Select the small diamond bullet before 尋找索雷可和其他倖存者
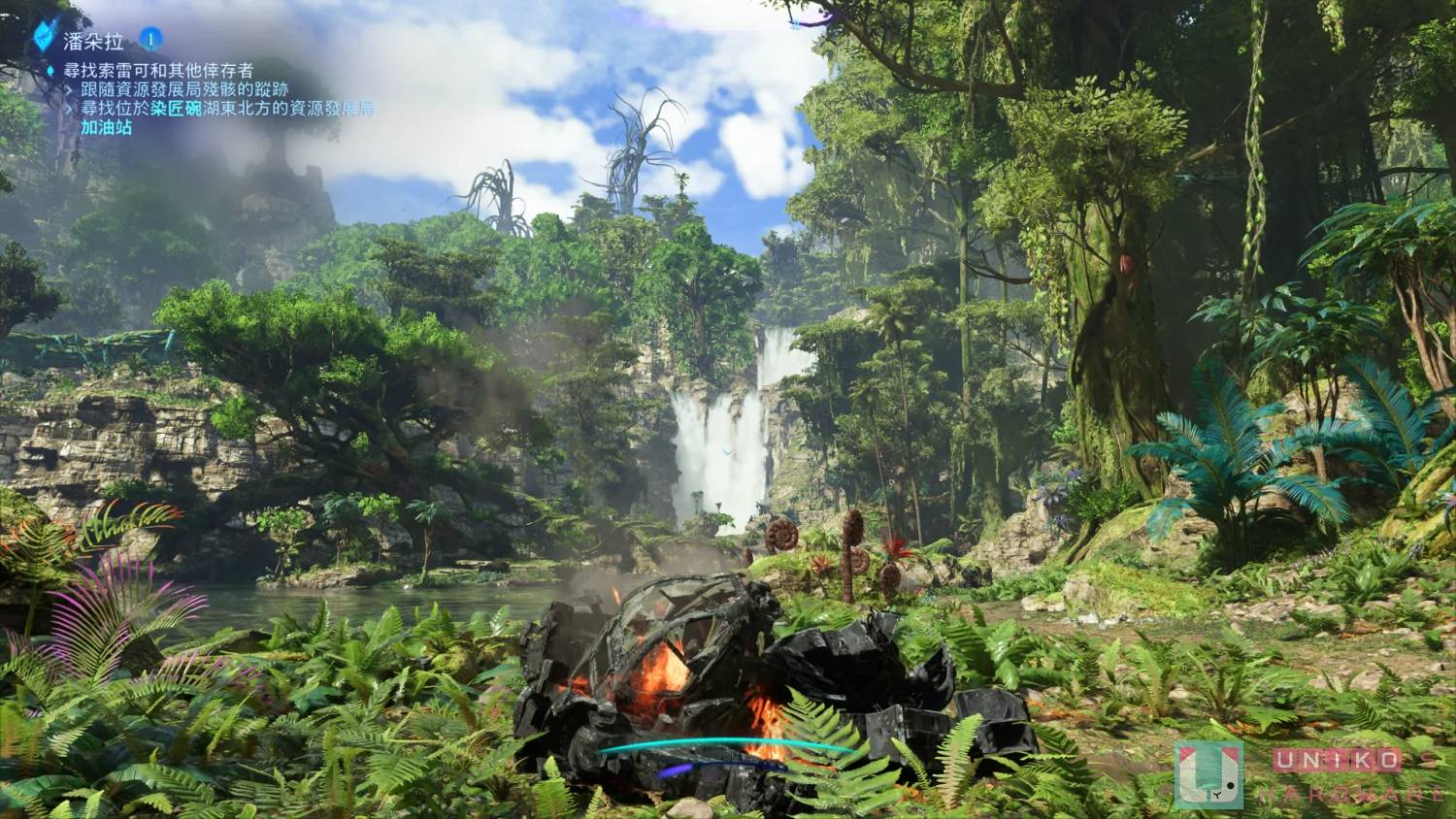 [x=50, y=69]
